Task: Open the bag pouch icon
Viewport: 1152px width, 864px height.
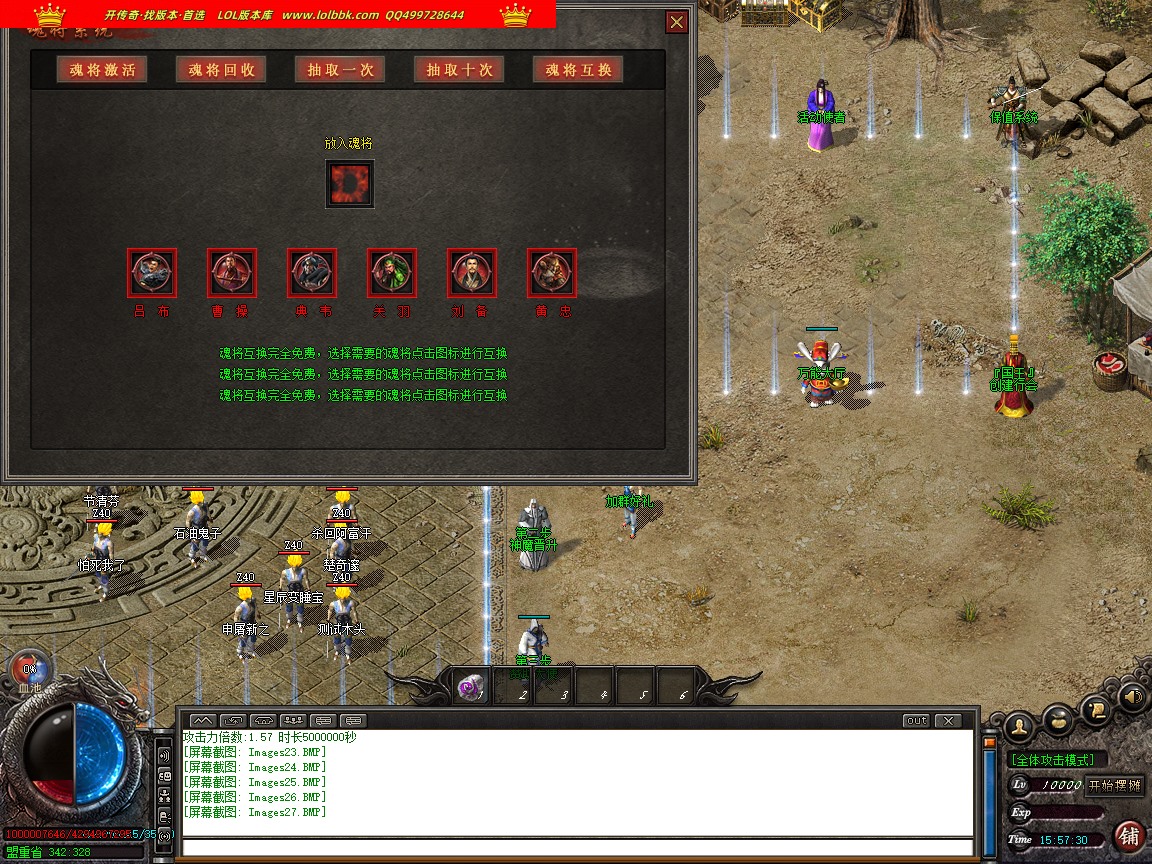Action: tap(1059, 719)
